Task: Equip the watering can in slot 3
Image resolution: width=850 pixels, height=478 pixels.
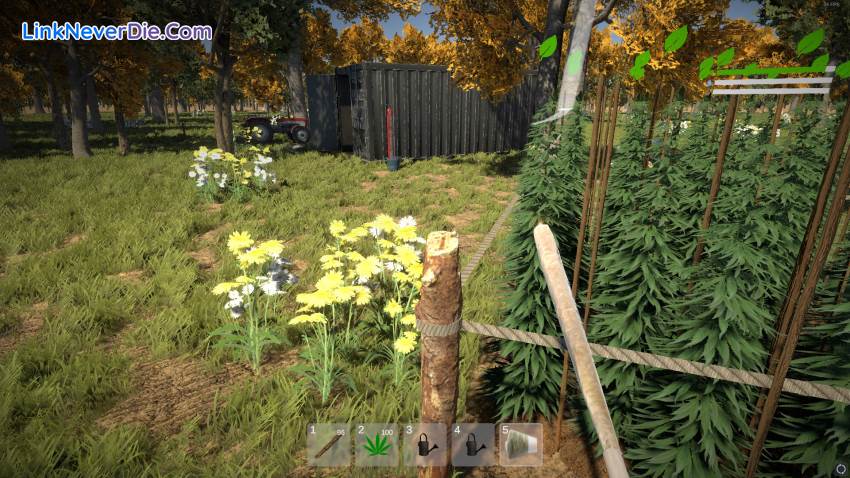Action: point(425,444)
